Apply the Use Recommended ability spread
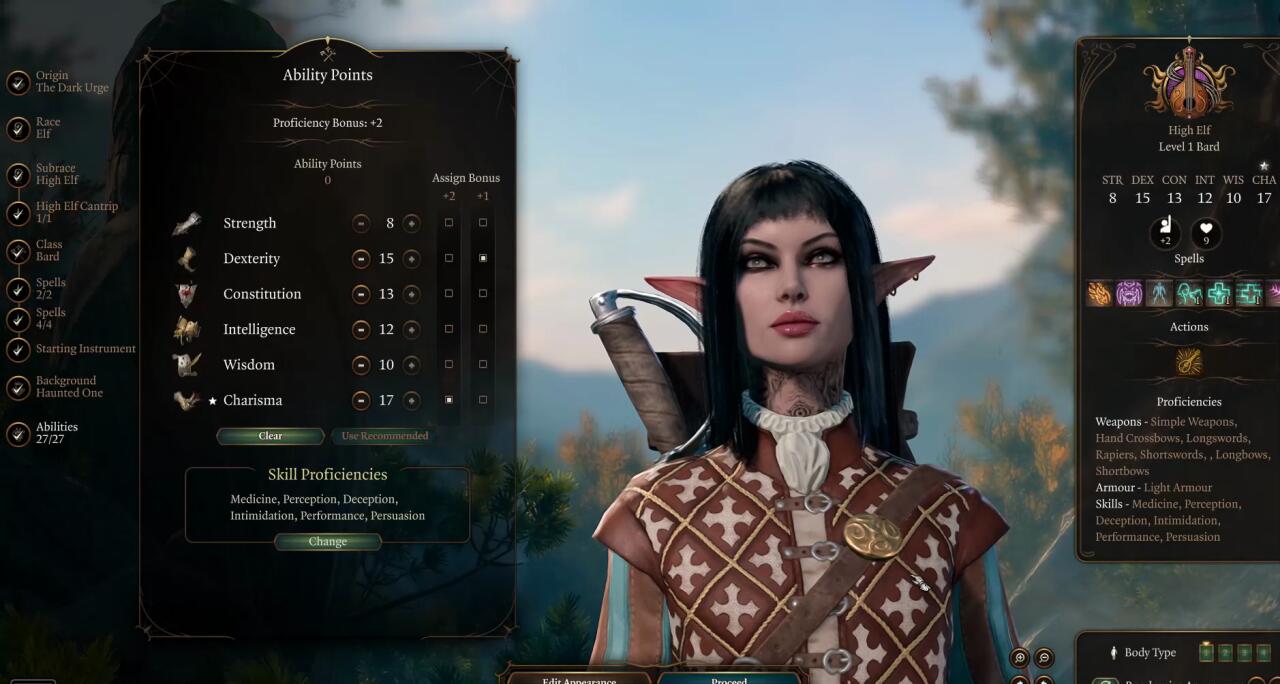The width and height of the screenshot is (1280, 684). [385, 436]
